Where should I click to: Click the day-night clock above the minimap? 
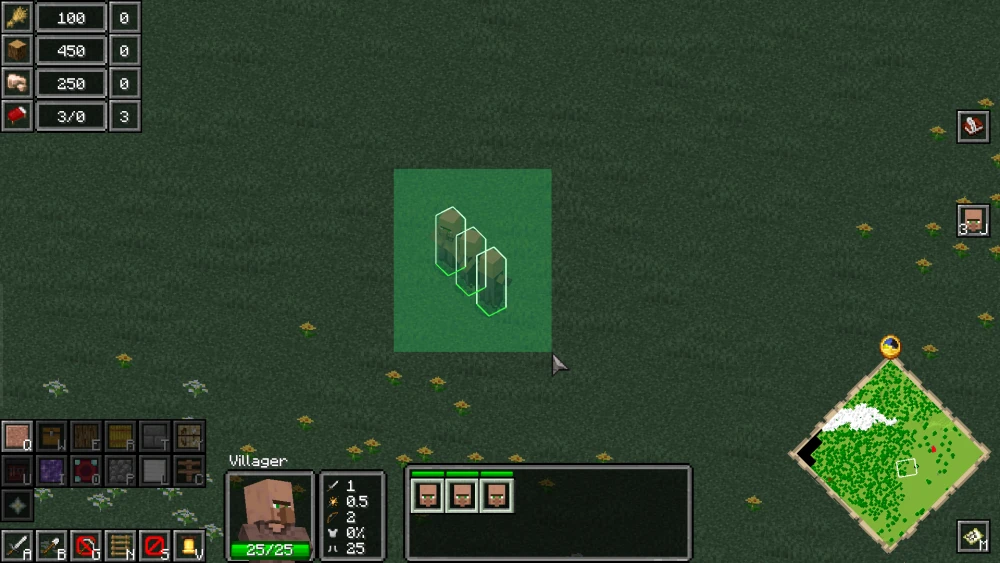tap(890, 347)
